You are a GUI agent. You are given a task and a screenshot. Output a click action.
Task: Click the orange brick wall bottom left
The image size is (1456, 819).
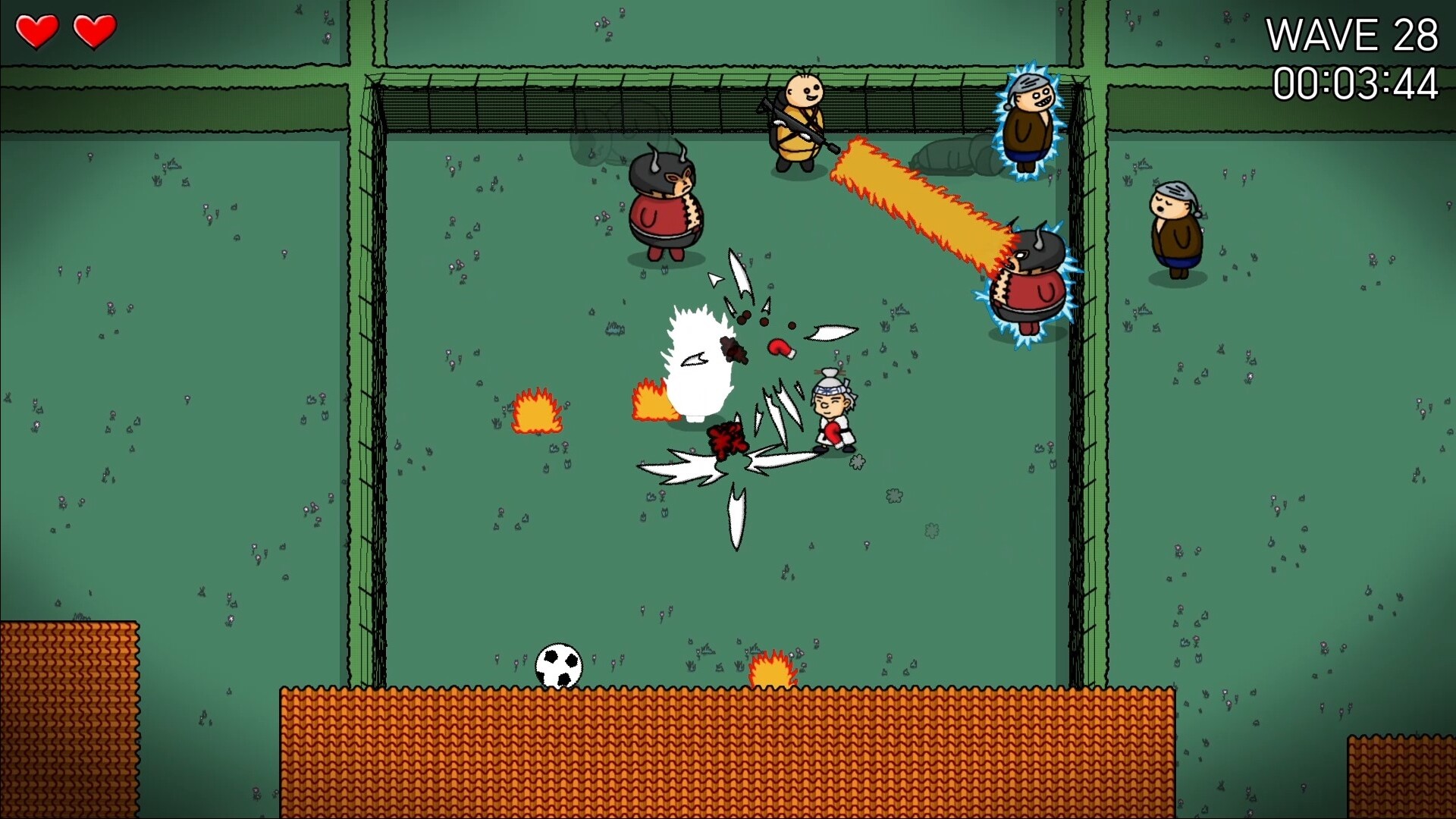pos(68,720)
